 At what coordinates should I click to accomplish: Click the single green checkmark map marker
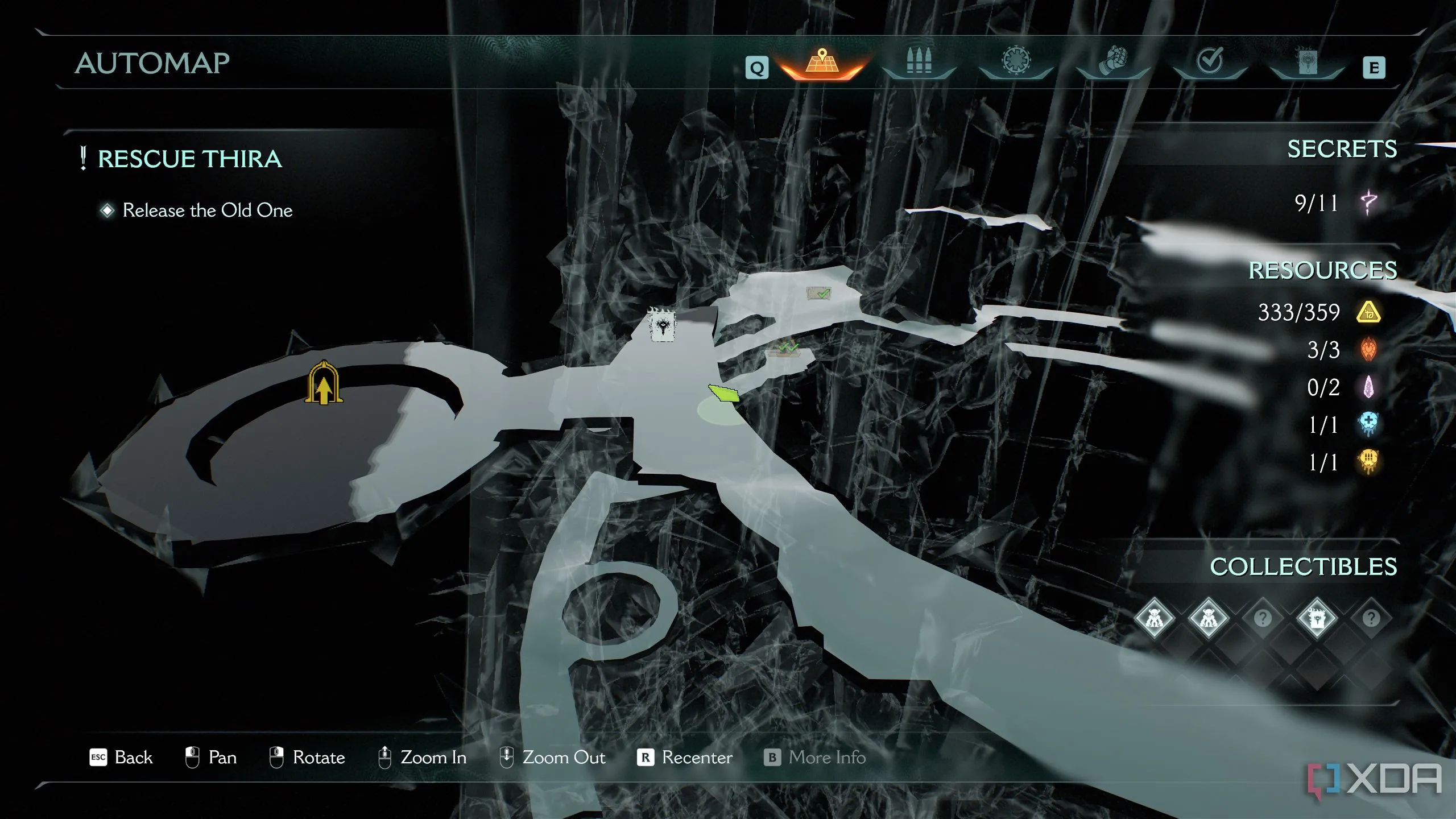coord(819,293)
